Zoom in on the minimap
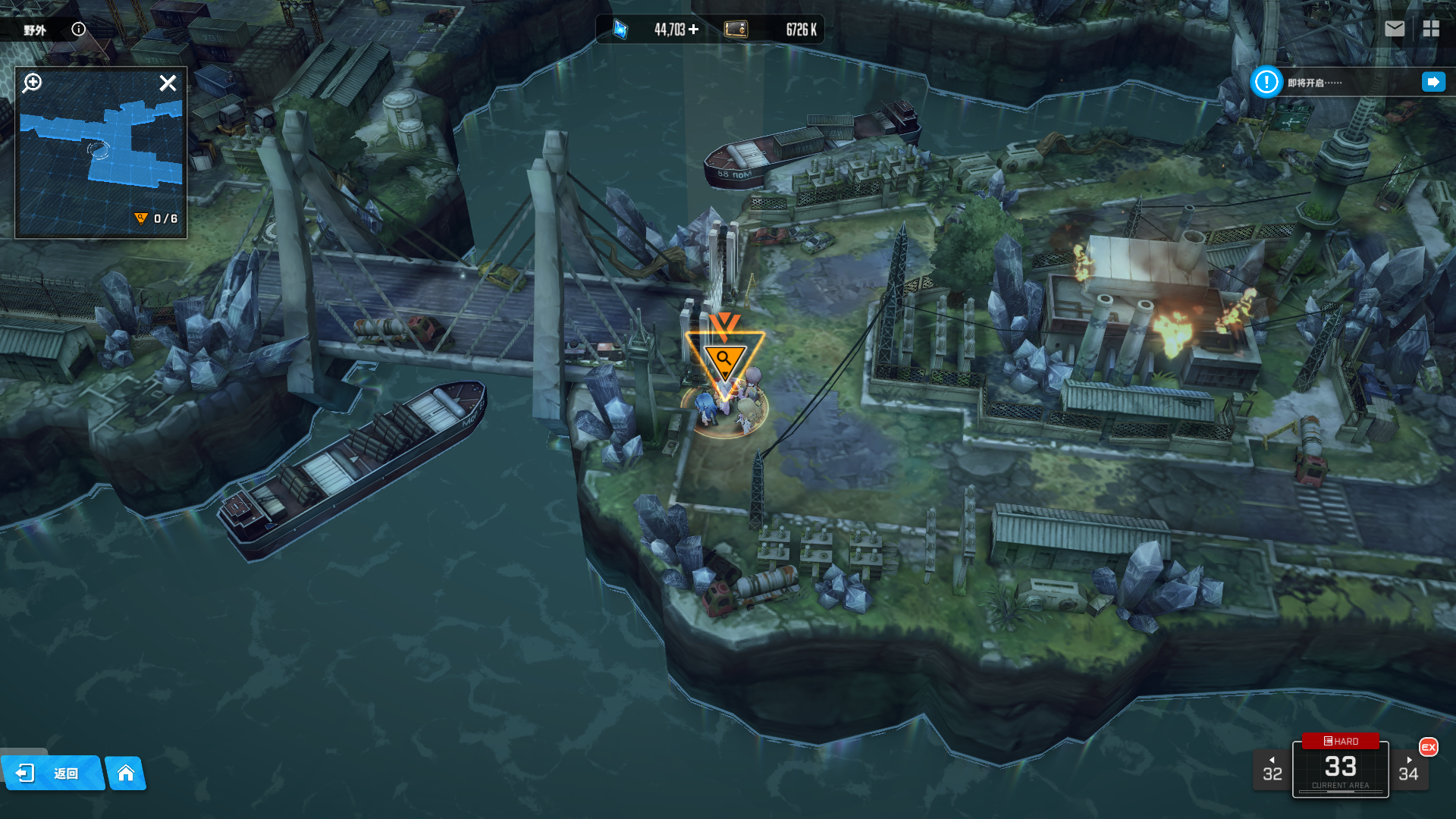The height and width of the screenshot is (819, 1456). coord(33,83)
